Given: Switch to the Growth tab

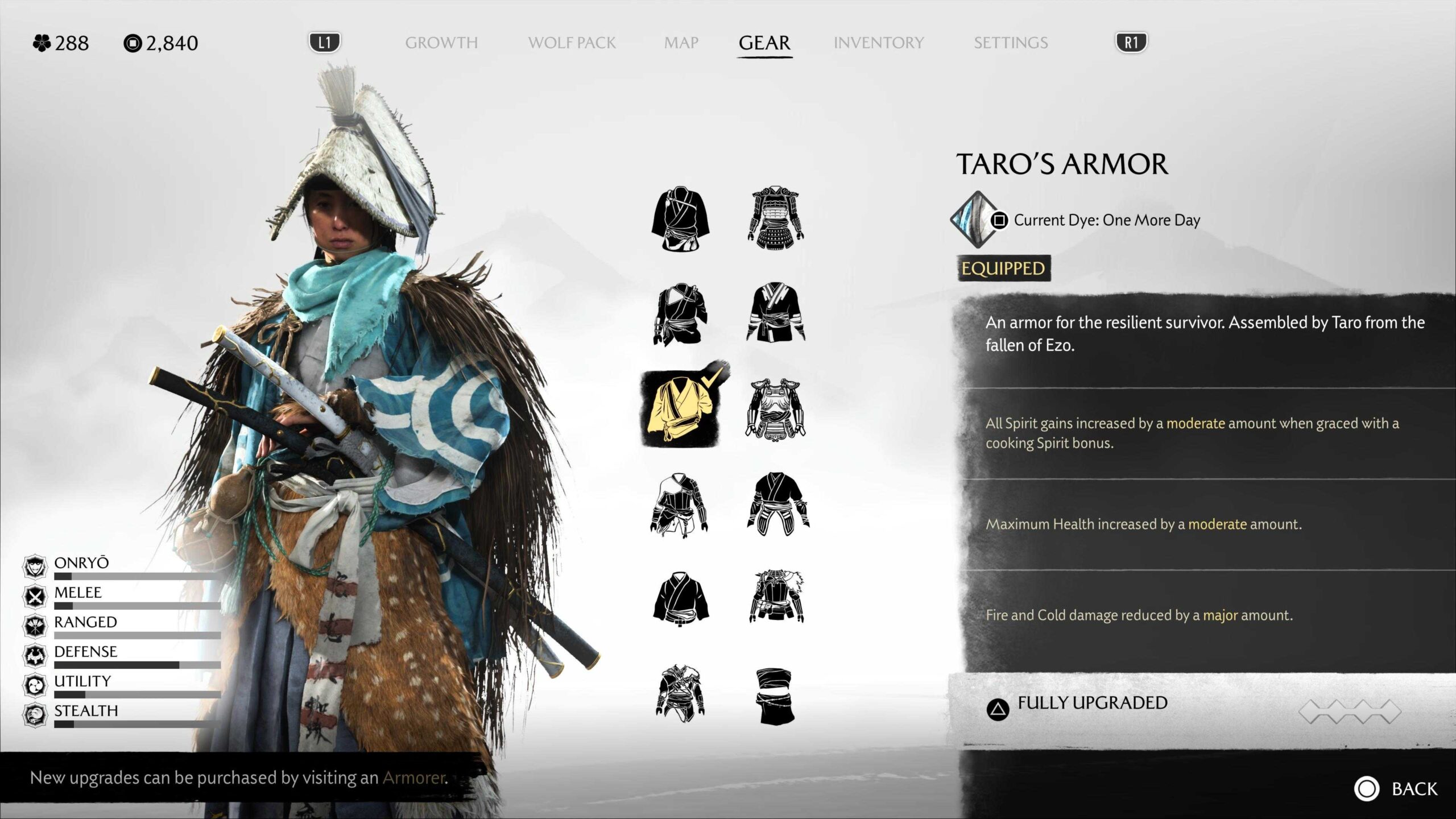Looking at the screenshot, I should [441, 43].
